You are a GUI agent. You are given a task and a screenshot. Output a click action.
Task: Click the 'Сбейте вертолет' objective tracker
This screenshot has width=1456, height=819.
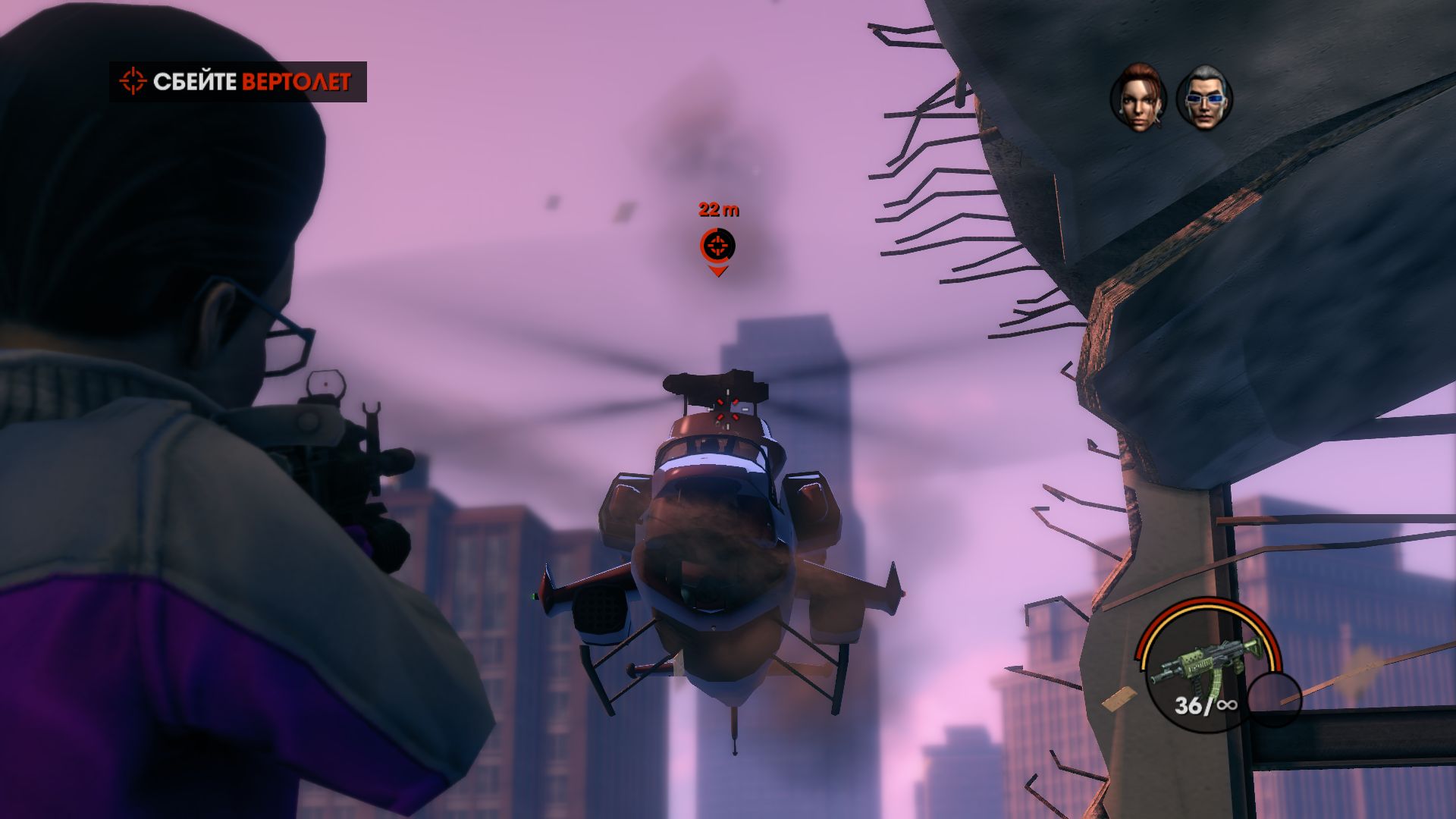click(x=238, y=82)
